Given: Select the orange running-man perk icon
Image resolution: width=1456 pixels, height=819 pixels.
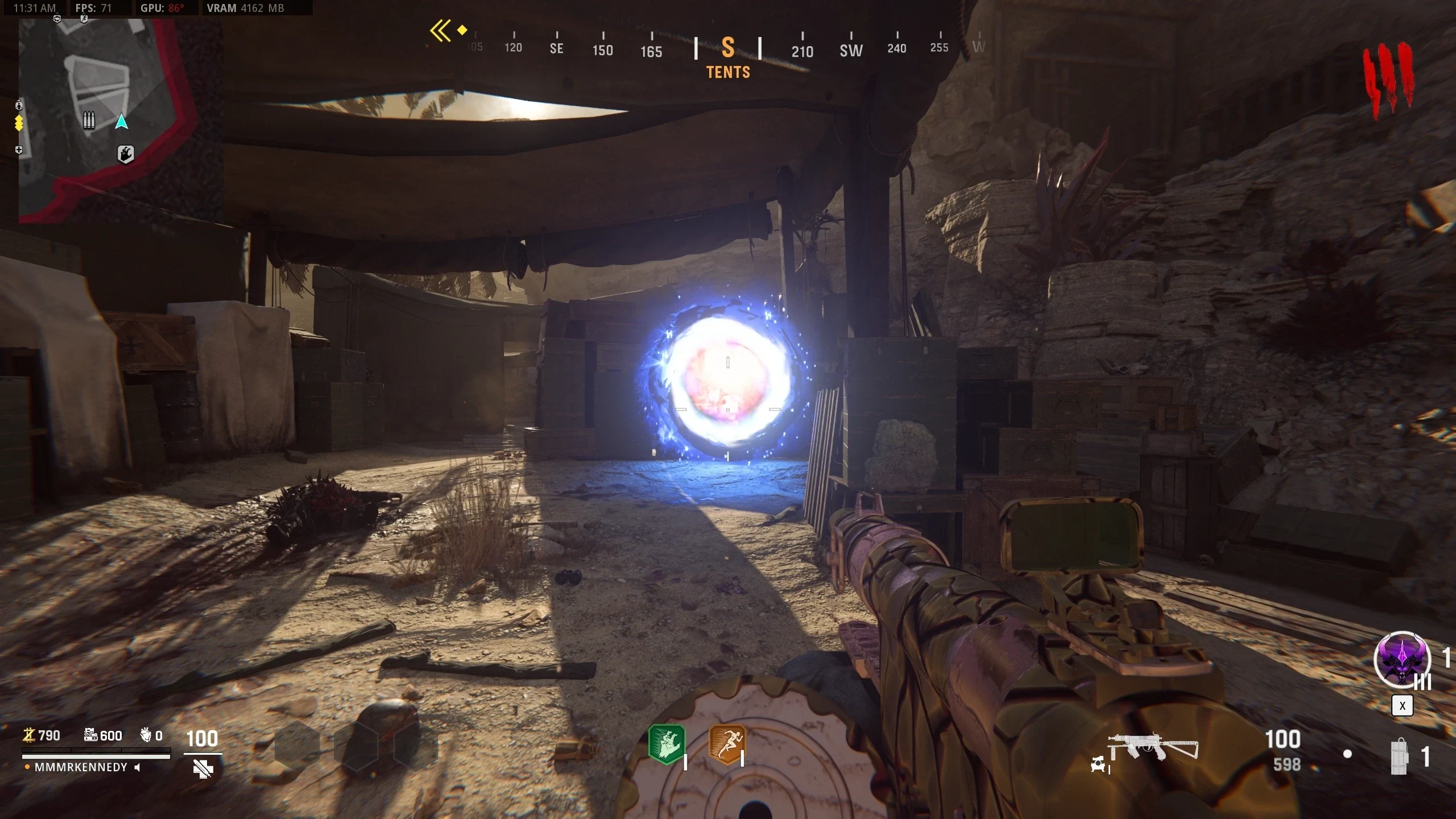Looking at the screenshot, I should [726, 744].
